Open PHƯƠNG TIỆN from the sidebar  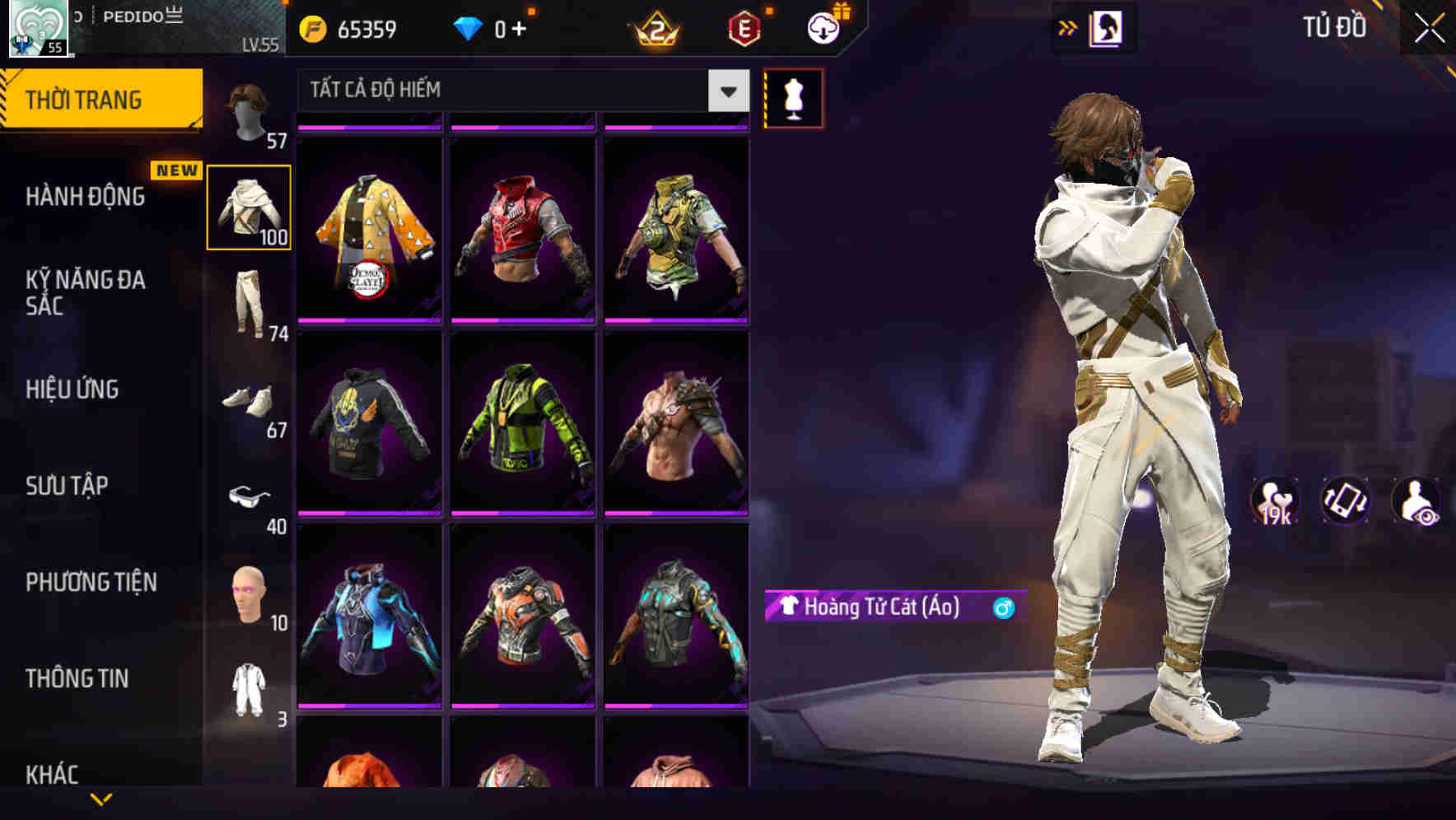click(x=91, y=582)
